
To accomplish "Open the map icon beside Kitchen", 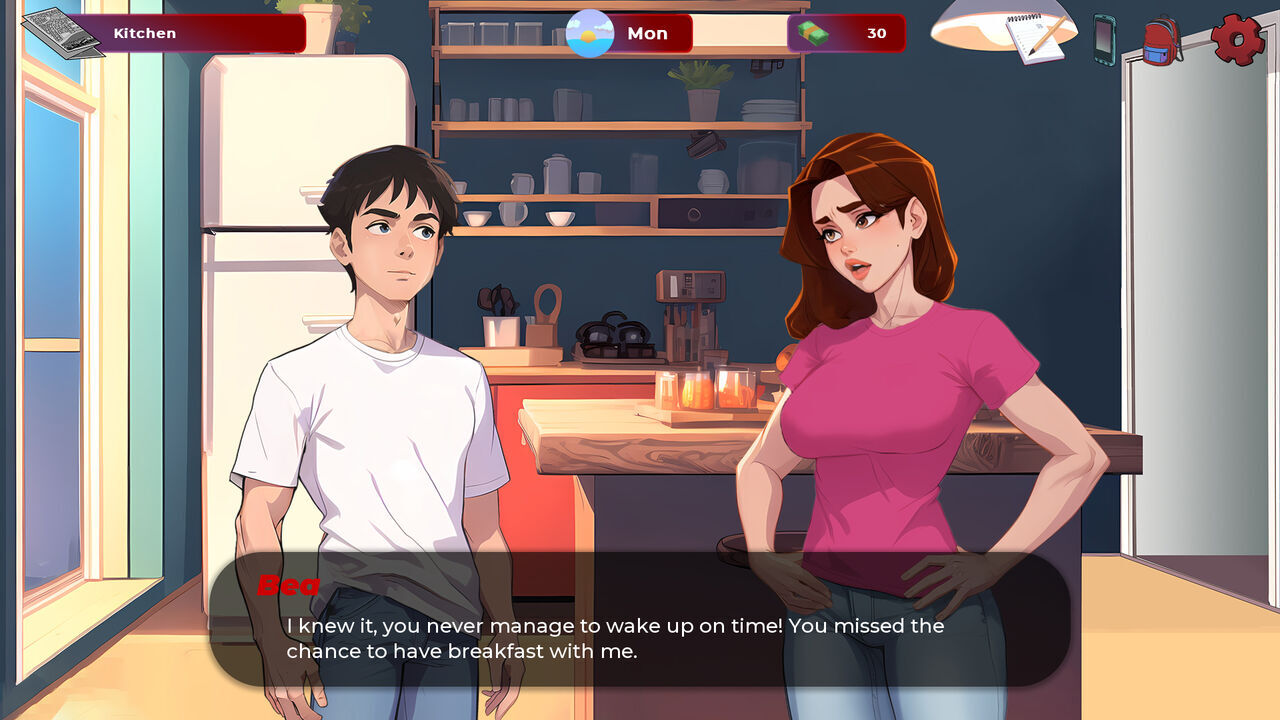I will pos(62,33).
